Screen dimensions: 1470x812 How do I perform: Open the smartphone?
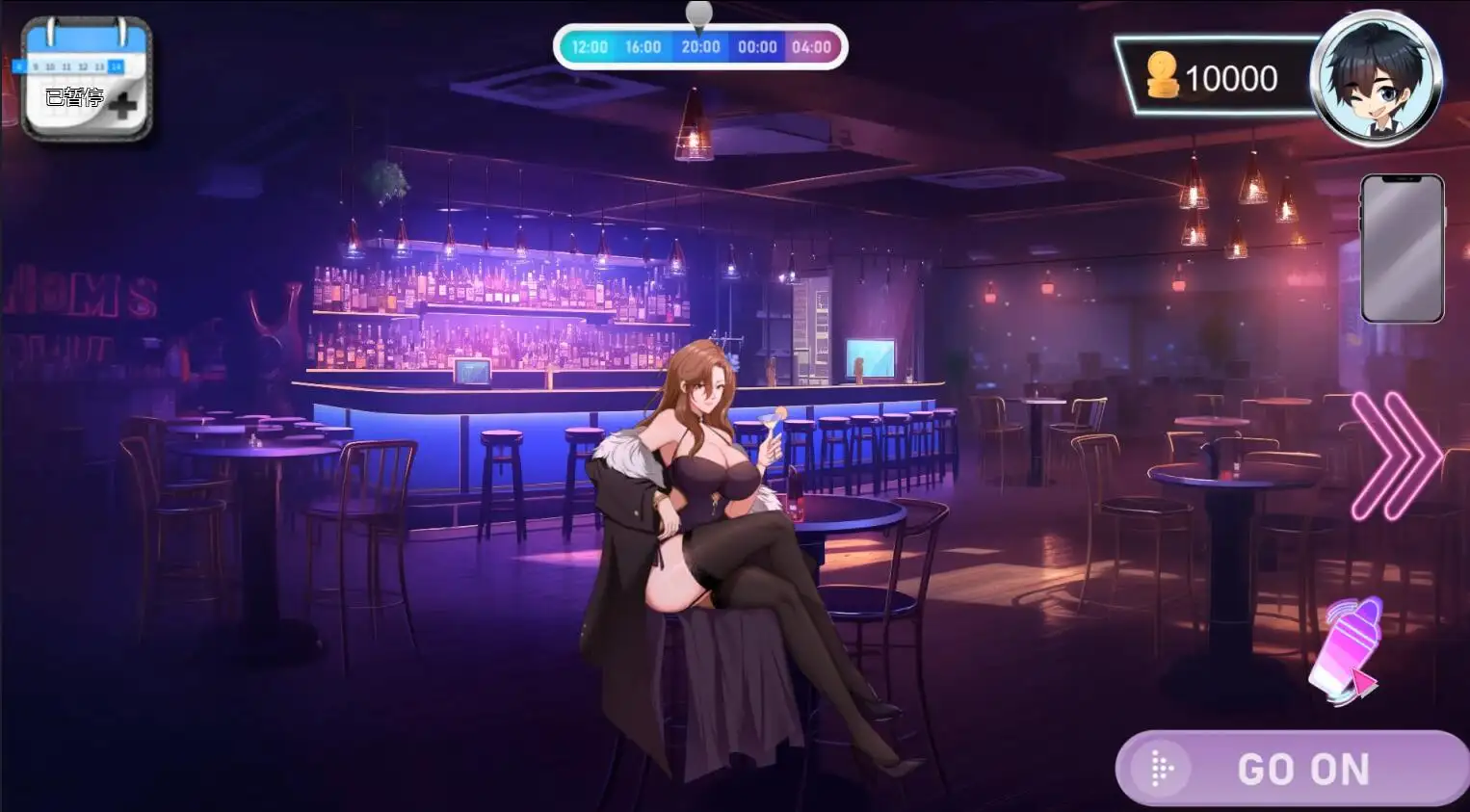pyautogui.click(x=1402, y=249)
